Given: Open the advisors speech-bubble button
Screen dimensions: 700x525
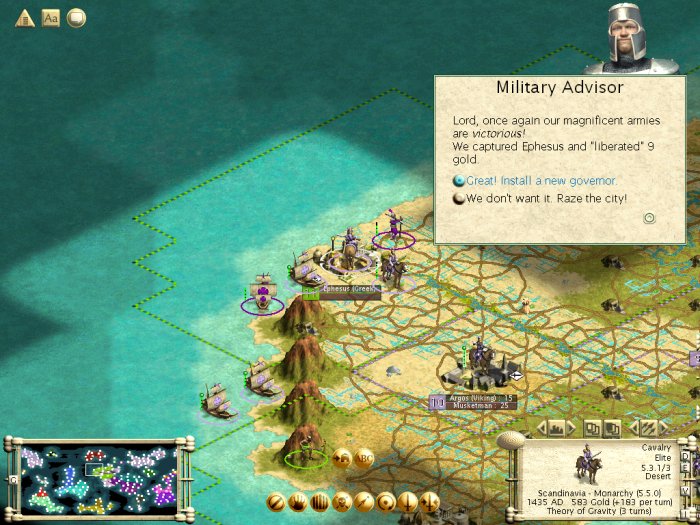Looking at the screenshot, I should [77, 18].
